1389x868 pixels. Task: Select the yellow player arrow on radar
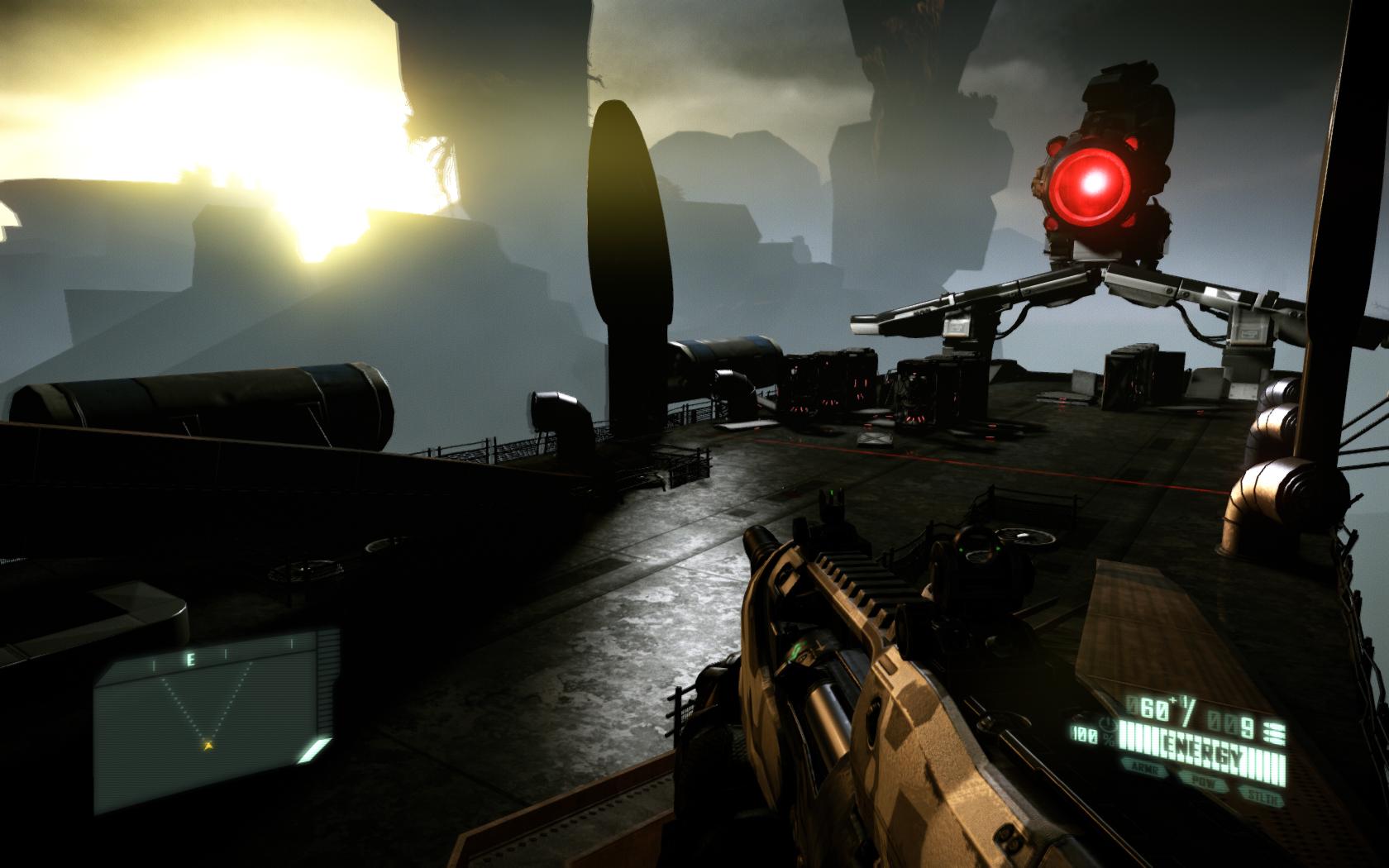[208, 745]
